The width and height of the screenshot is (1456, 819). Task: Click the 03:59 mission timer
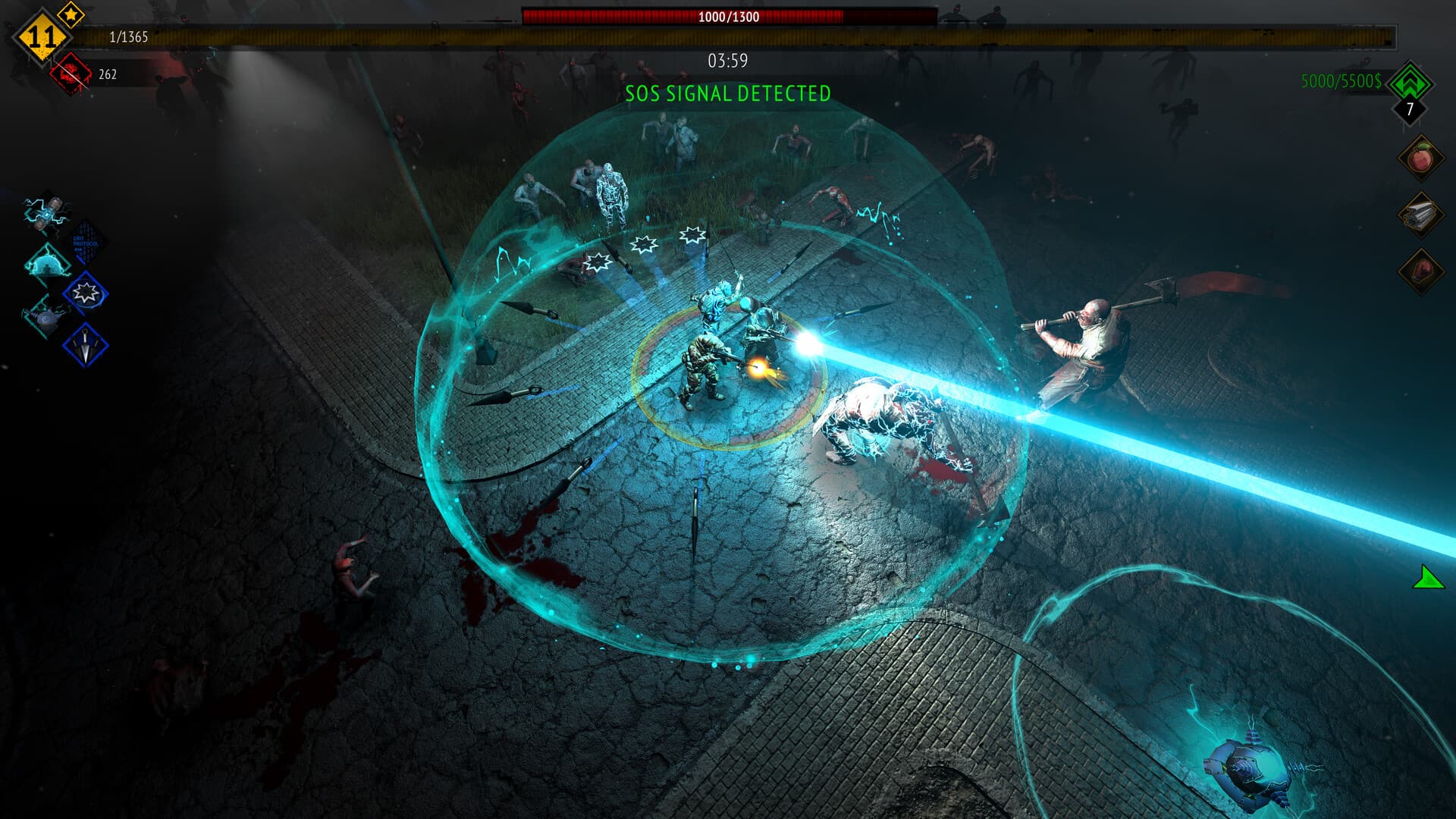click(x=727, y=60)
